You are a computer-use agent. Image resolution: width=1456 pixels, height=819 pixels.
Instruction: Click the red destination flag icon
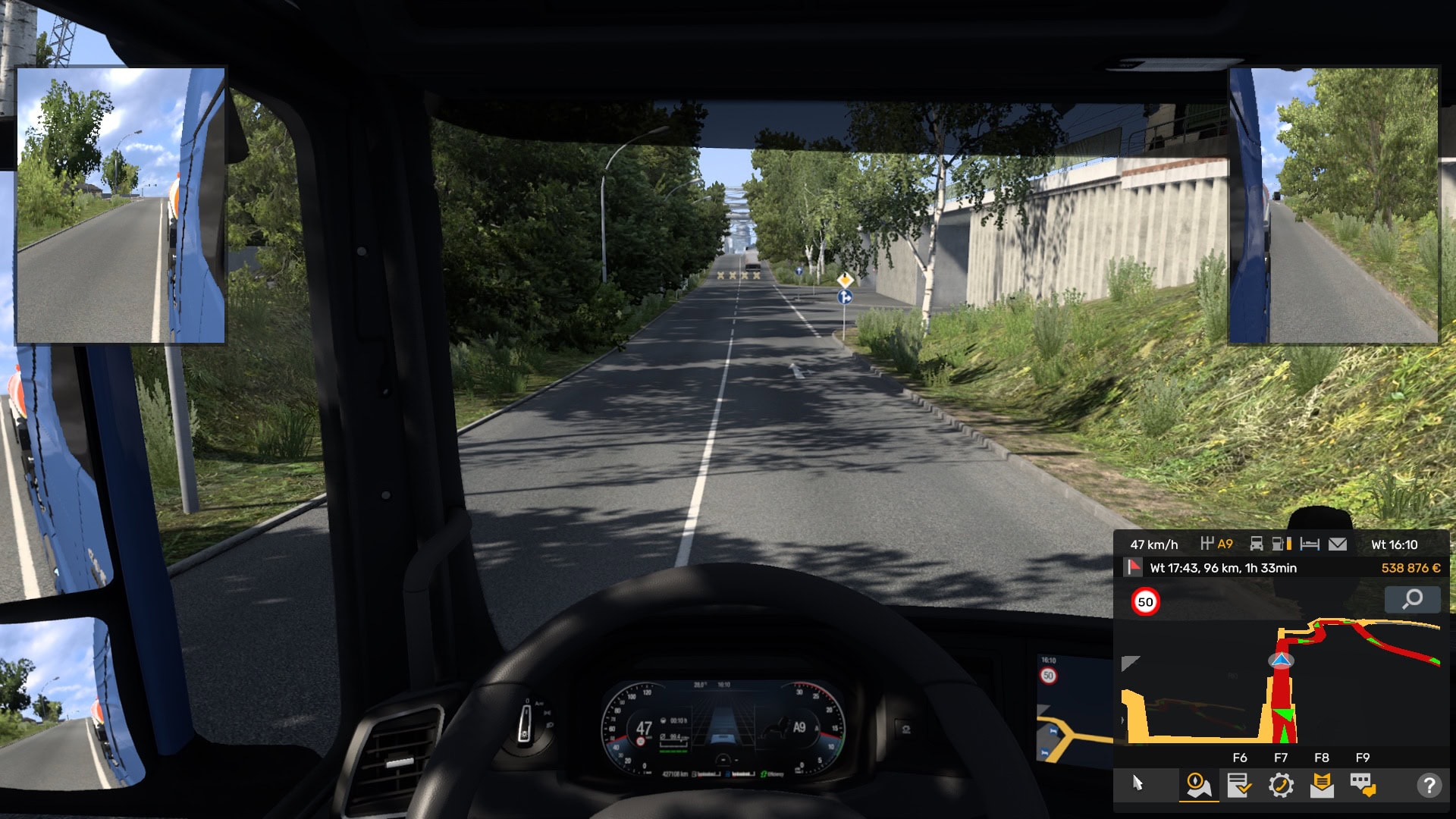point(1132,568)
